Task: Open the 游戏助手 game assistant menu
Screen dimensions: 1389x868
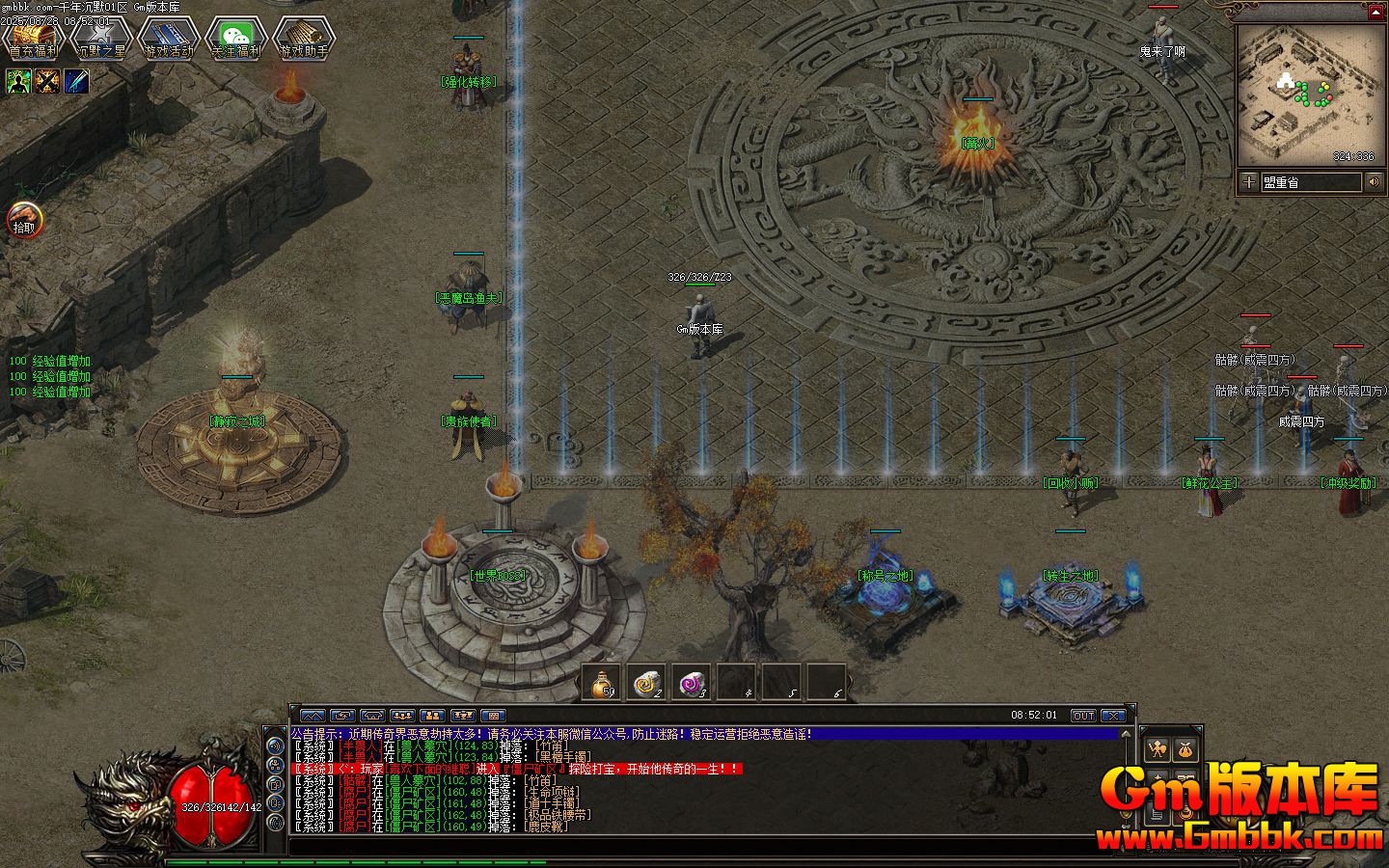Action: coord(303,39)
